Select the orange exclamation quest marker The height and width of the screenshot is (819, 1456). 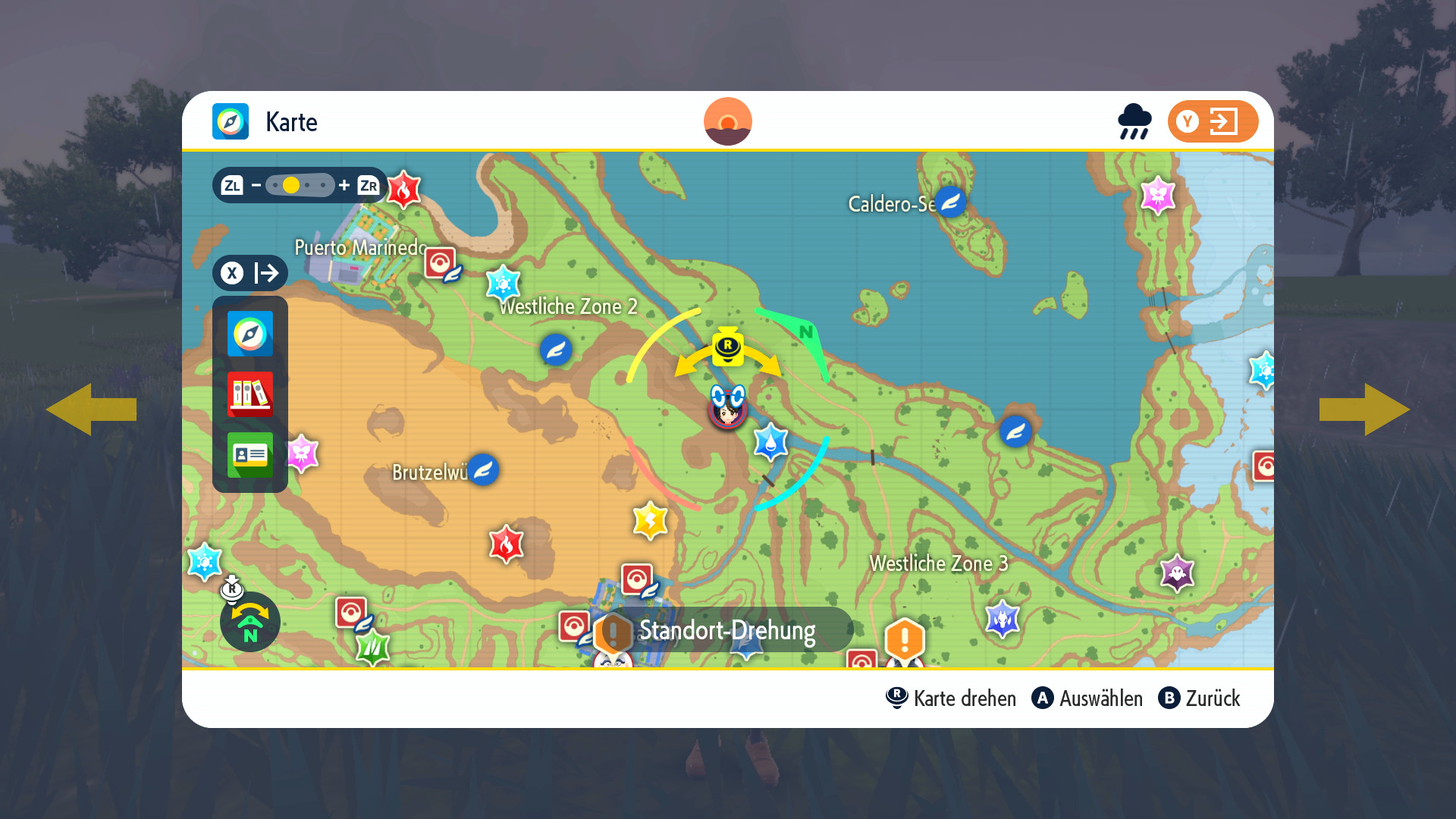pyautogui.click(x=904, y=639)
